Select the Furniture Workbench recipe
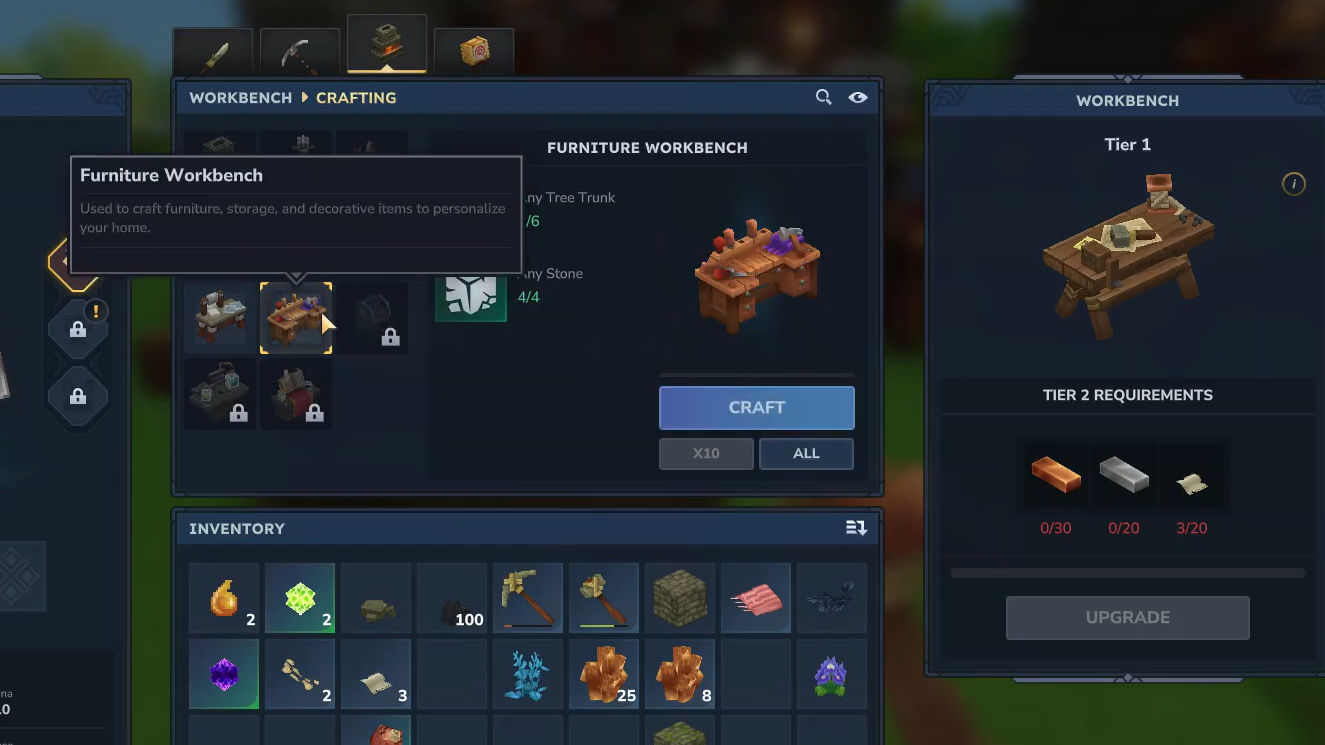The image size is (1325, 745). coord(296,318)
